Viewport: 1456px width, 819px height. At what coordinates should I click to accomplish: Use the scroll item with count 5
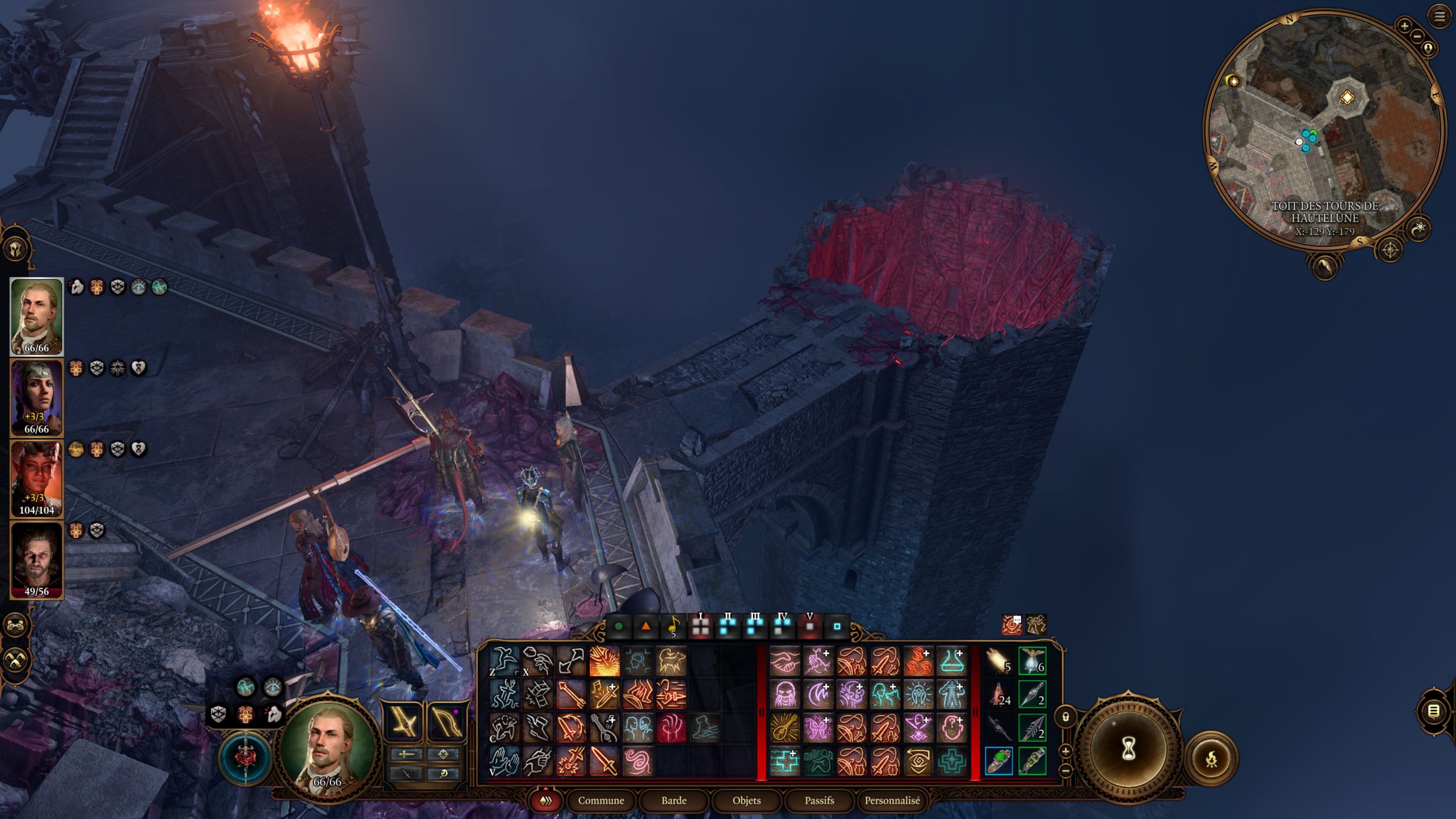[x=999, y=661]
